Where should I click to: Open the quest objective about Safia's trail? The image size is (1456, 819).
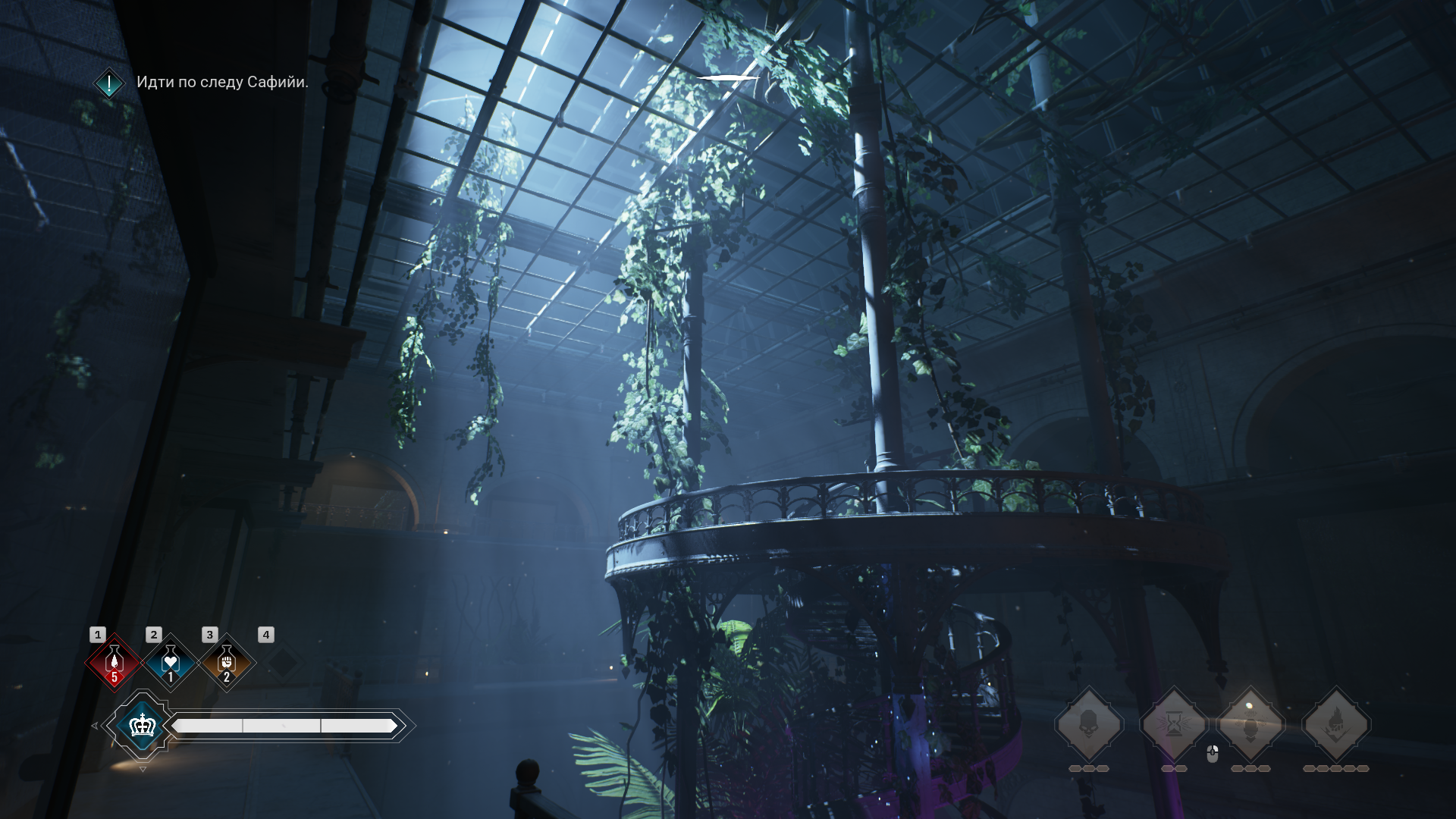tap(221, 82)
